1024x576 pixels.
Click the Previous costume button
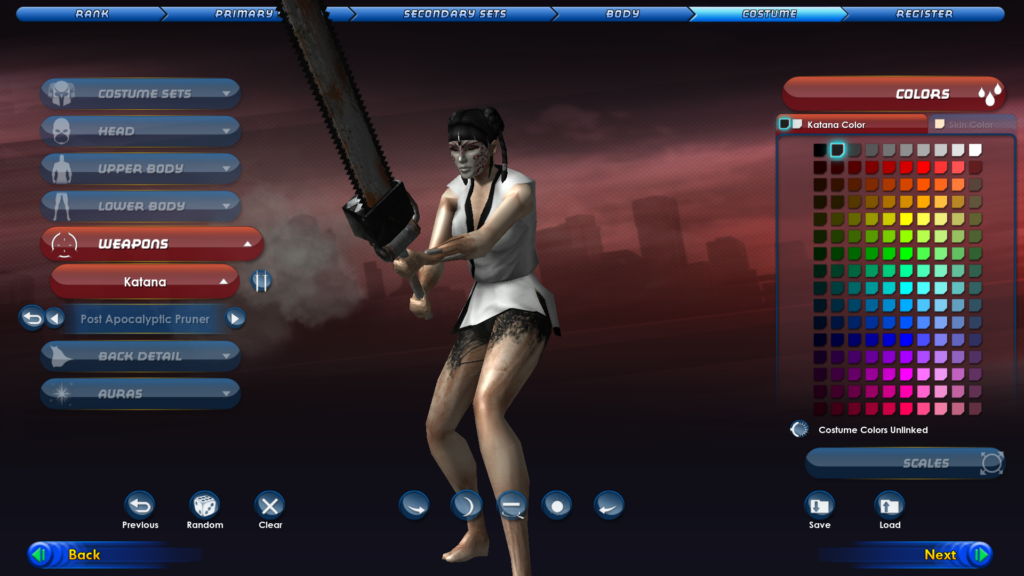140,505
